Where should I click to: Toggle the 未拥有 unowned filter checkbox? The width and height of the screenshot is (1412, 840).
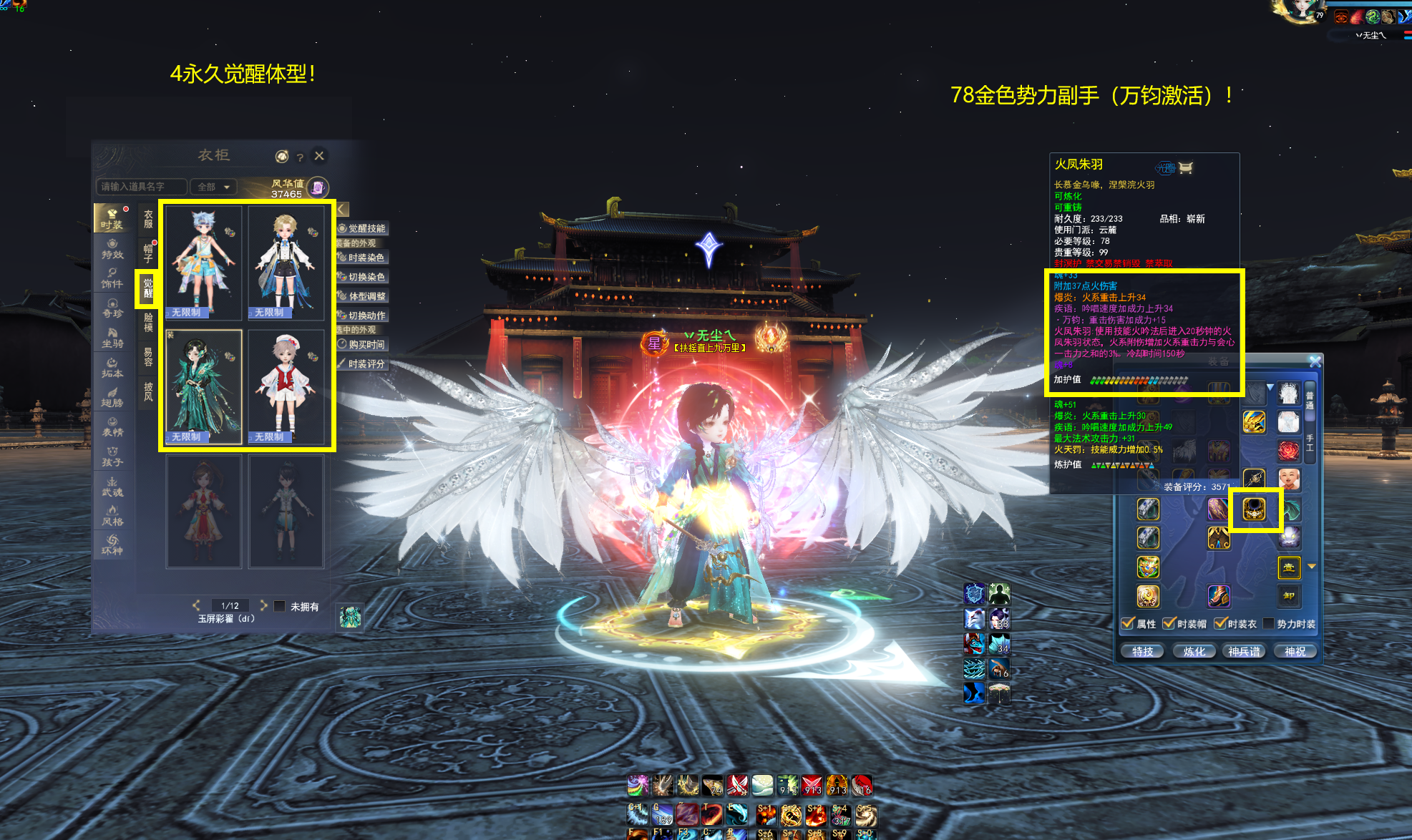click(x=280, y=607)
